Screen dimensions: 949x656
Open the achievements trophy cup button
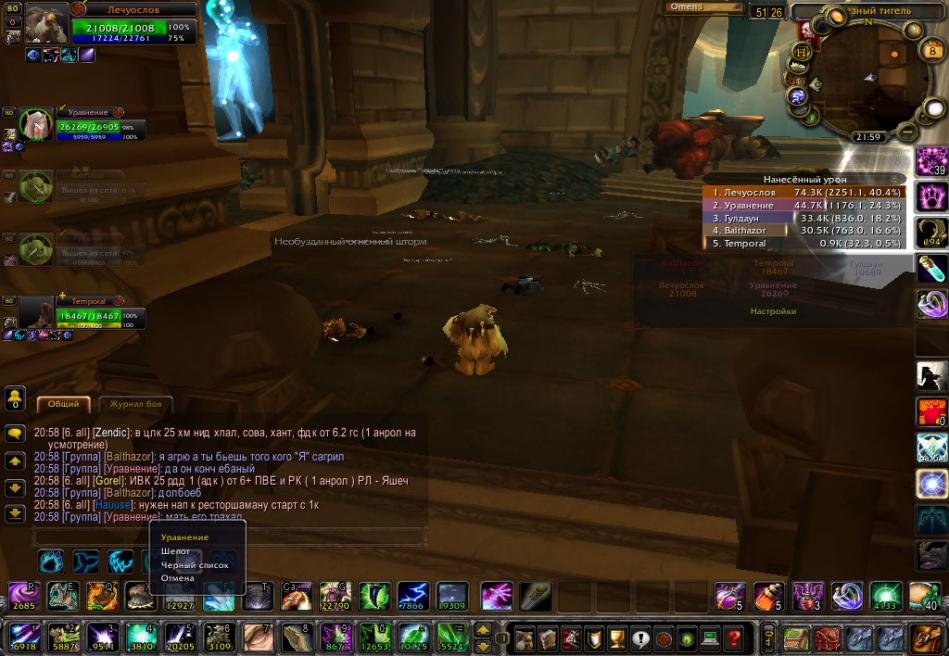point(617,638)
